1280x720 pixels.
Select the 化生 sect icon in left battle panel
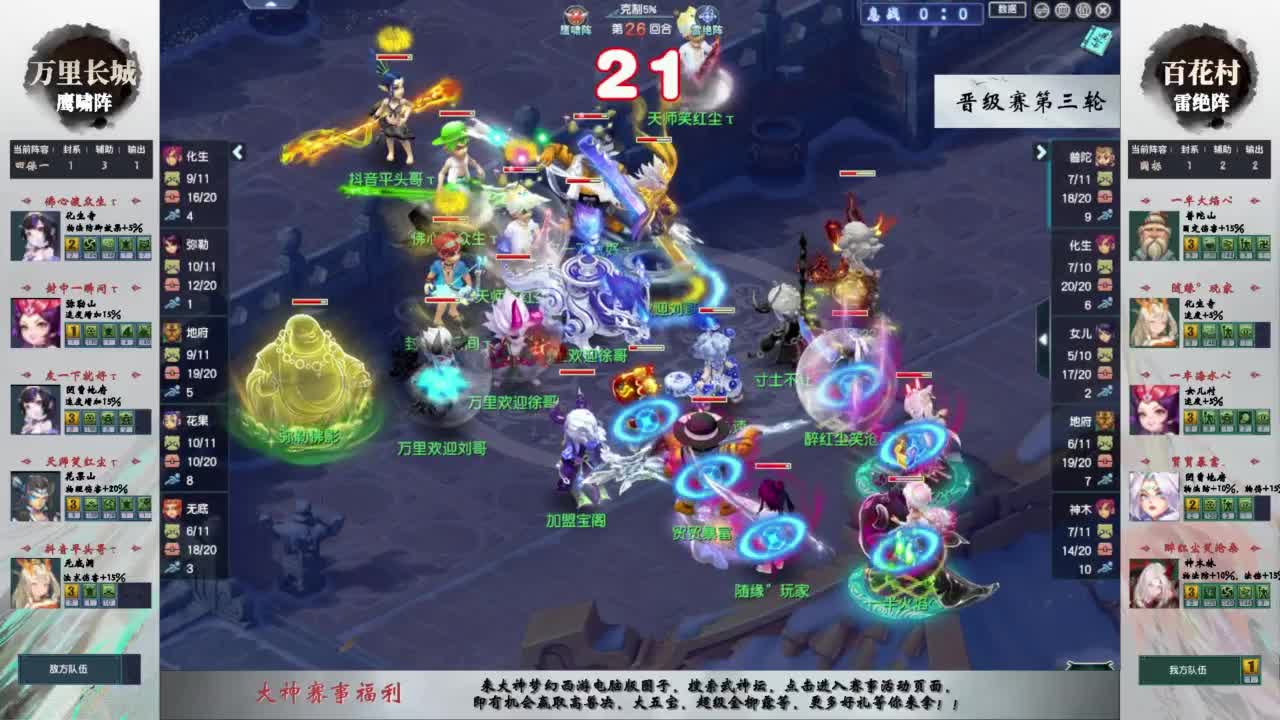point(171,155)
